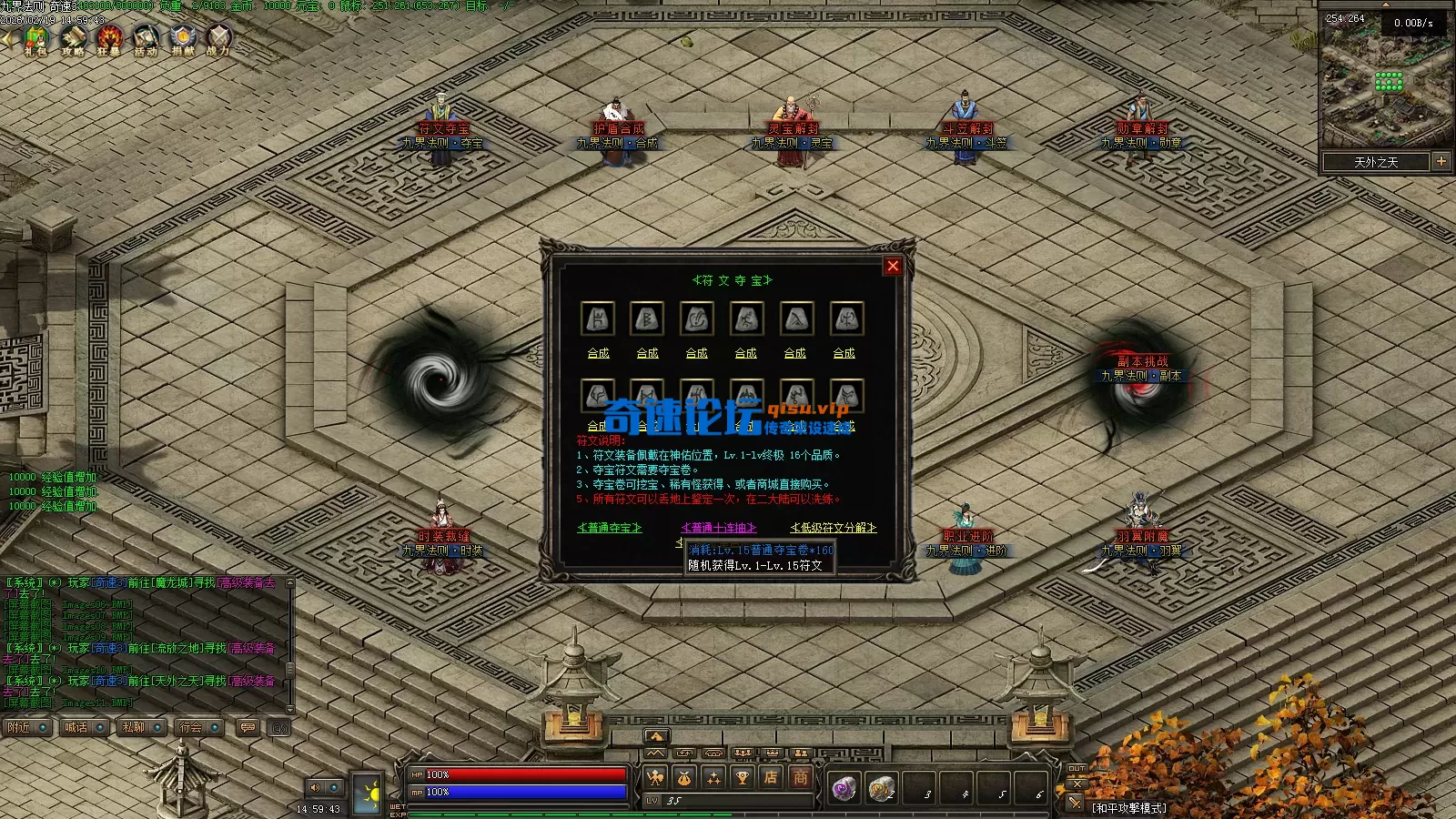1456x819 pixels.
Task: Toggle the 附近 nearby chat channel
Action: click(x=26, y=727)
